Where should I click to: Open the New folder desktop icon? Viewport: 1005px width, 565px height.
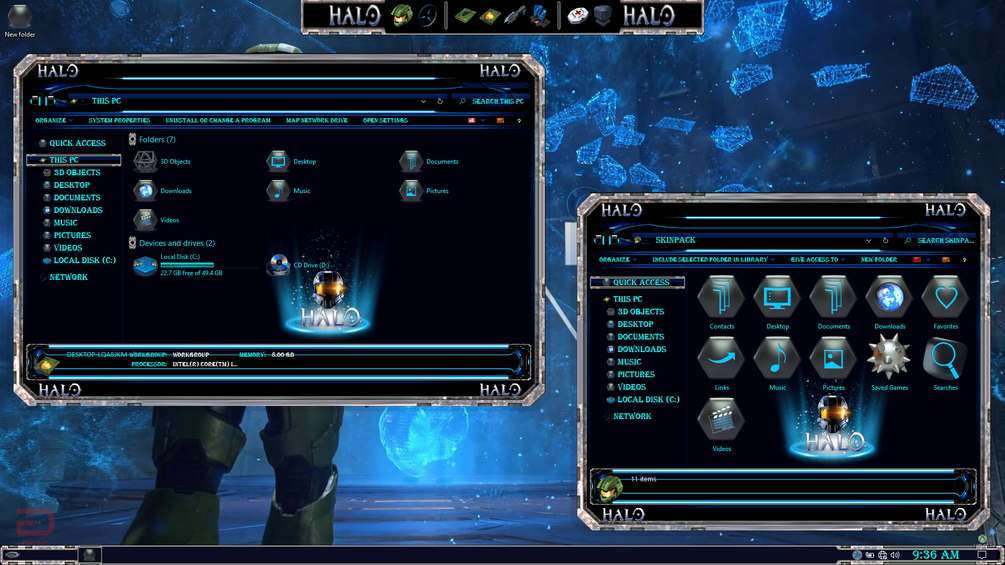click(x=19, y=20)
